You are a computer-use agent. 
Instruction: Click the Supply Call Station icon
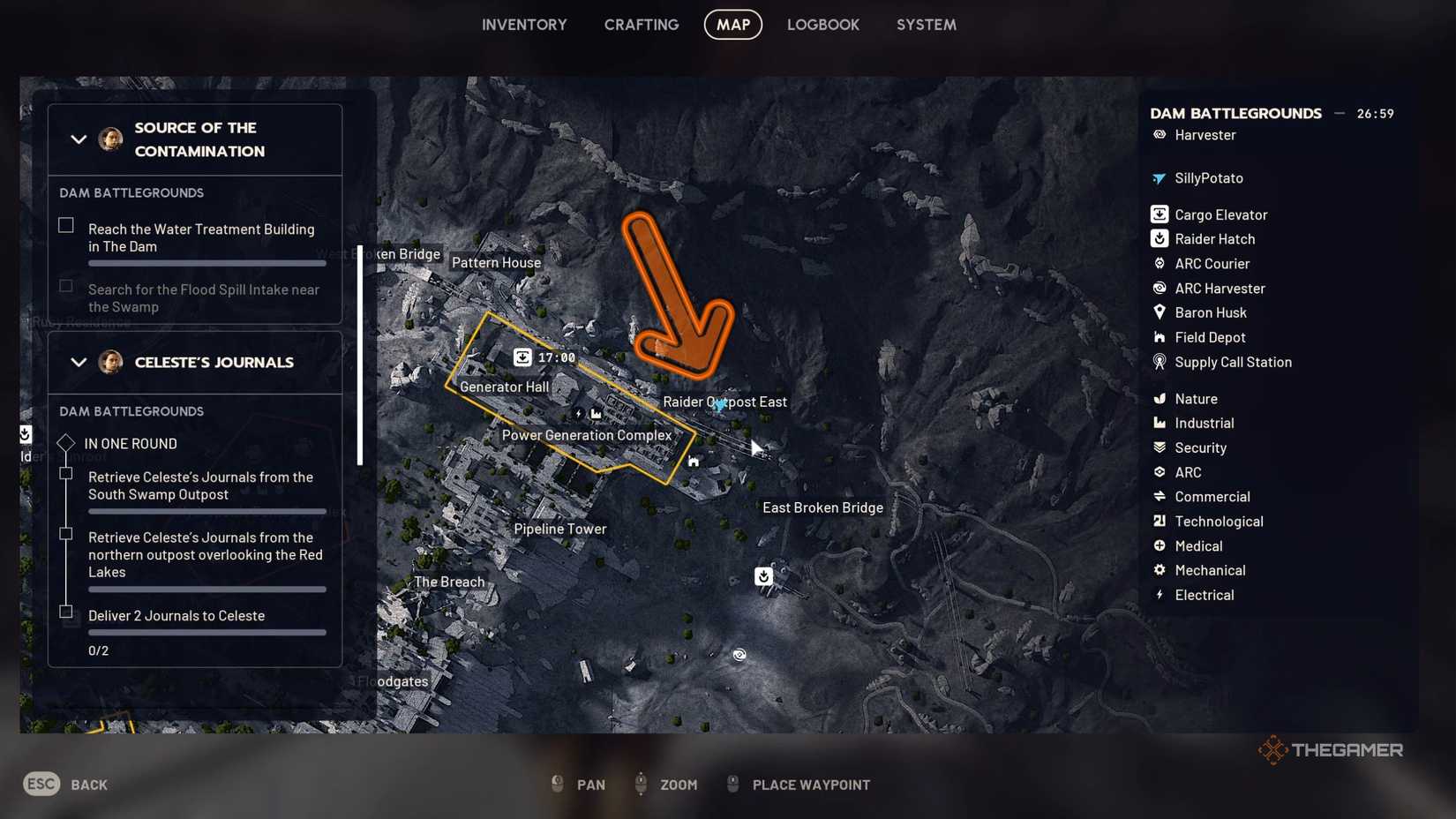pos(1159,362)
